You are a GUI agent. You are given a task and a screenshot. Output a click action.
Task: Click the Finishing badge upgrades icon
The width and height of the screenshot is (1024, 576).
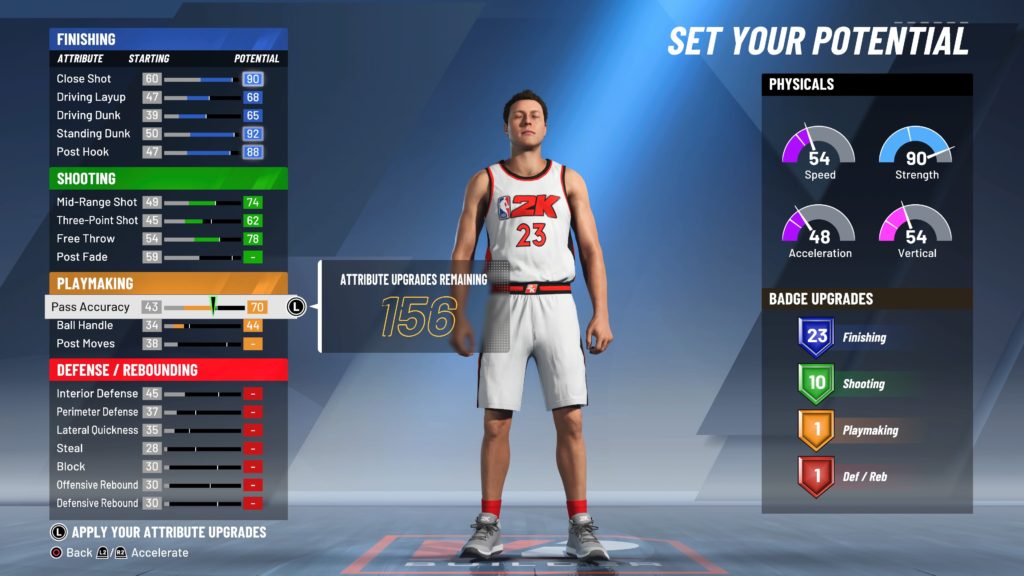click(817, 337)
